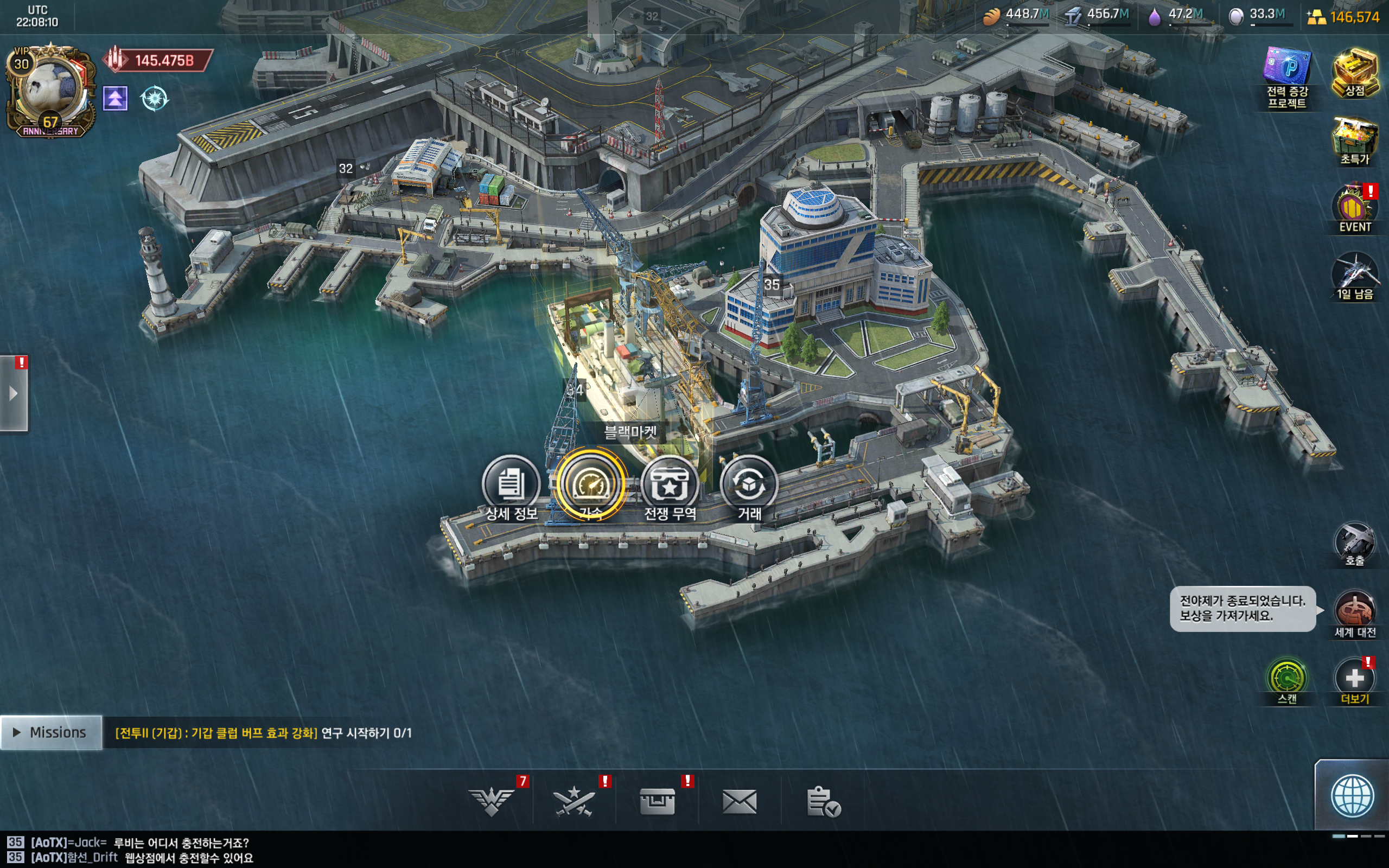1389x868 pixels.
Task: Open the alliance wings emblem menu
Action: (492, 801)
